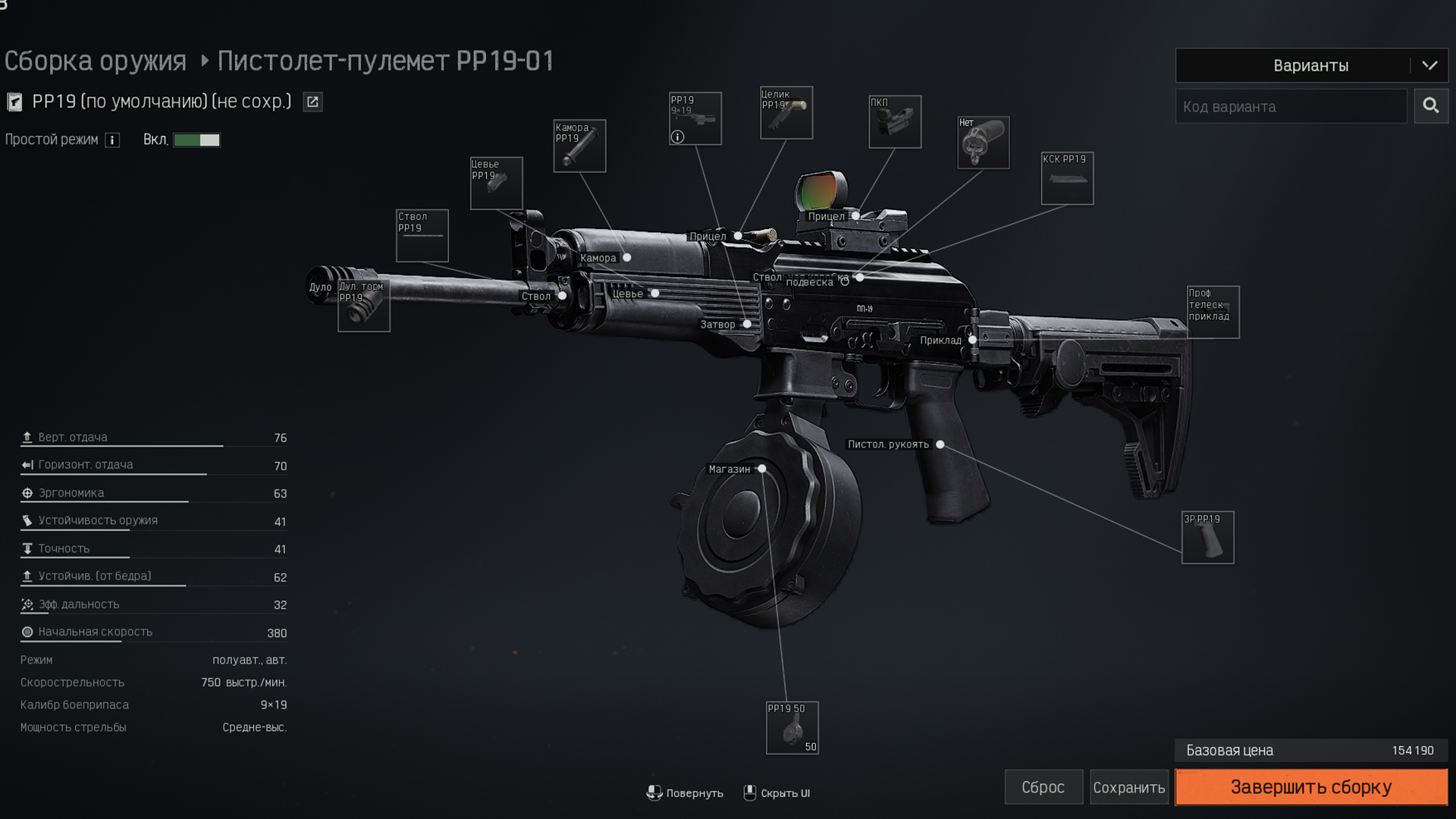This screenshot has width=1456, height=819.
Task: Save the build with Сохранить
Action: tap(1128, 787)
